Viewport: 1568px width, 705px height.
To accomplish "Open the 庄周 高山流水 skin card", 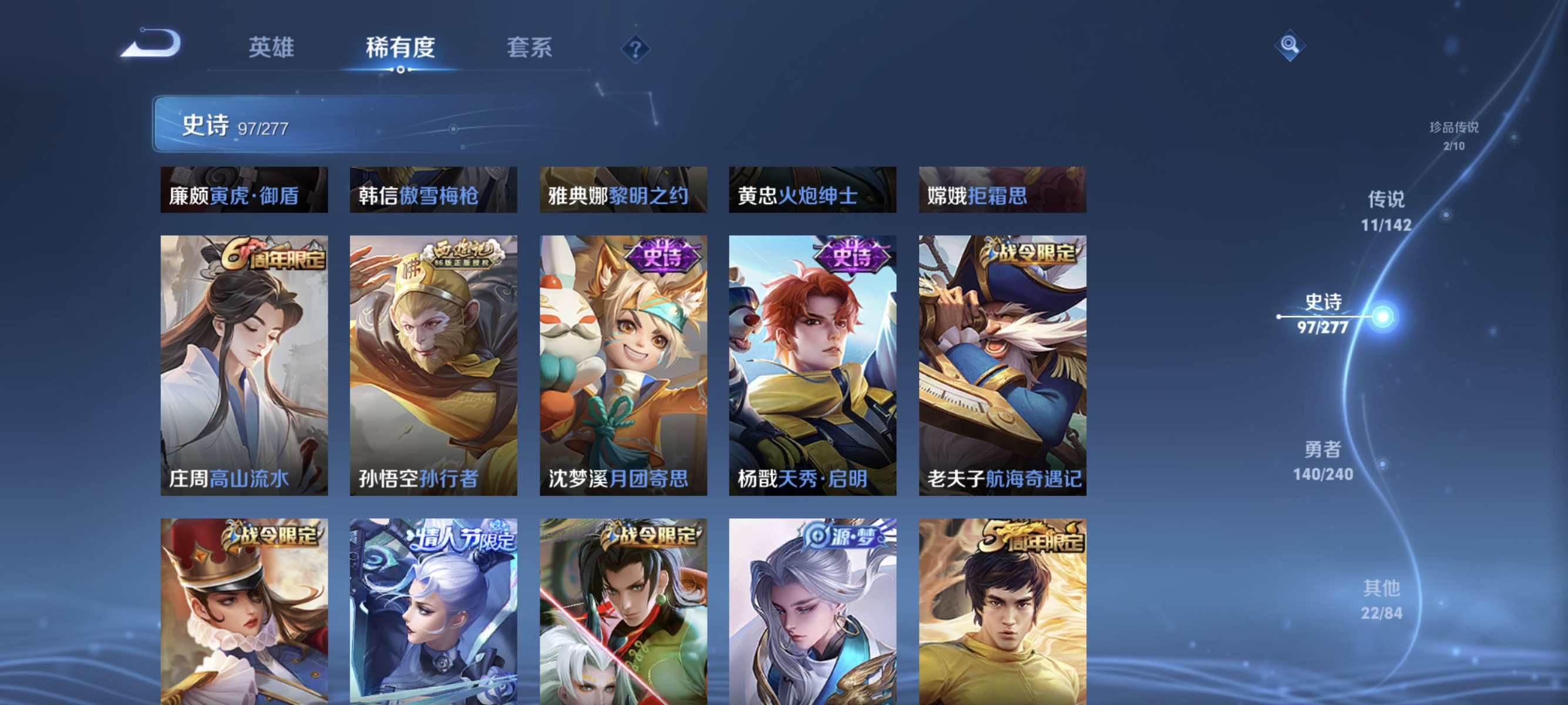I will [245, 365].
